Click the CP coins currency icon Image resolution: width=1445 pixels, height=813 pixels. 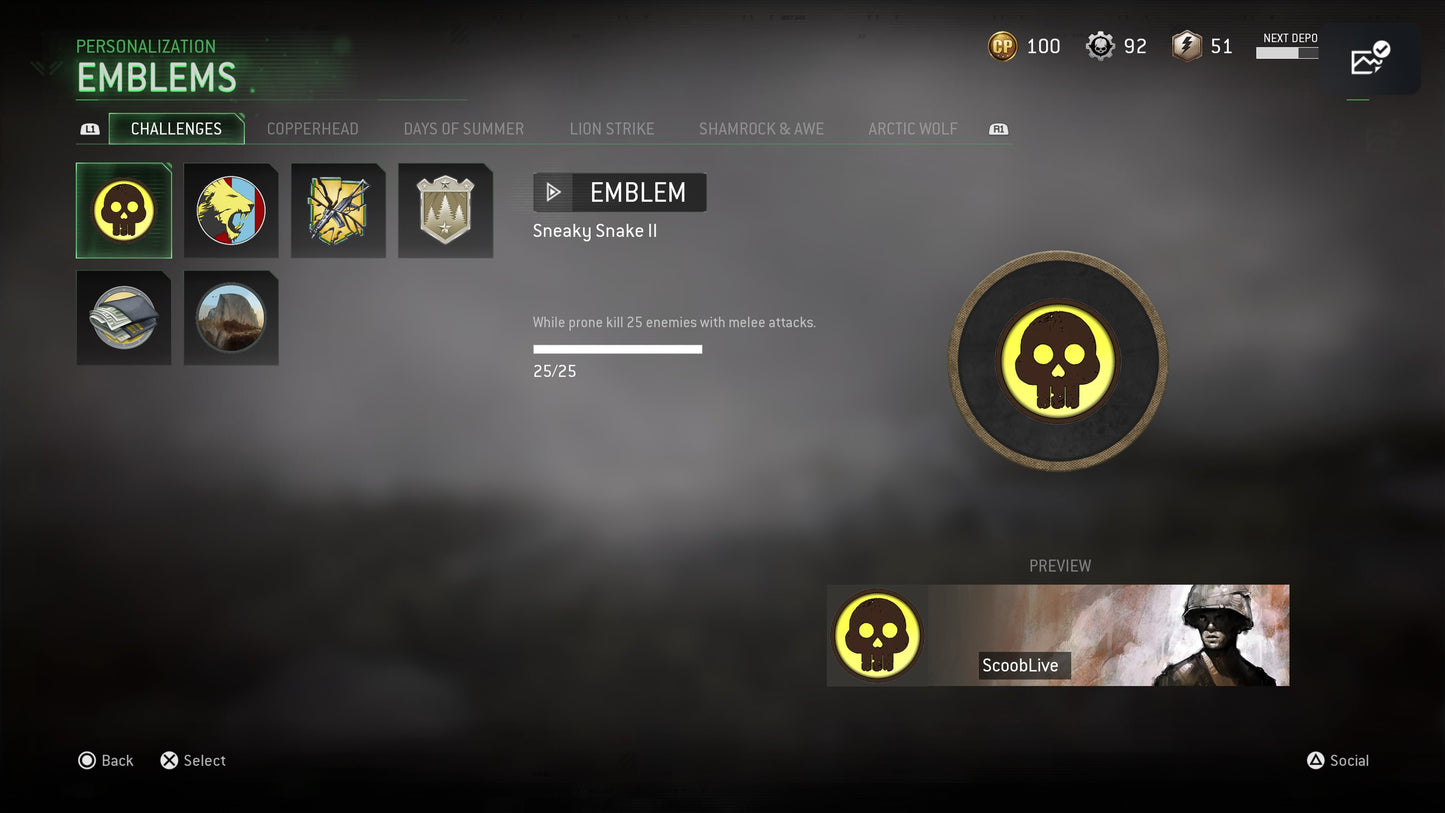point(1002,45)
